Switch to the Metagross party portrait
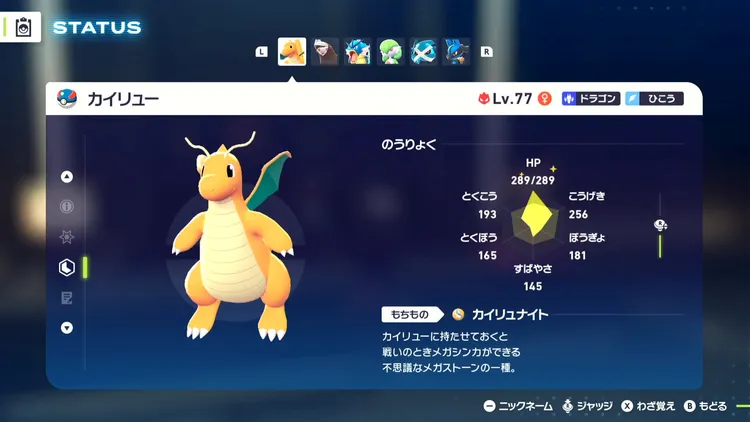 click(424, 51)
